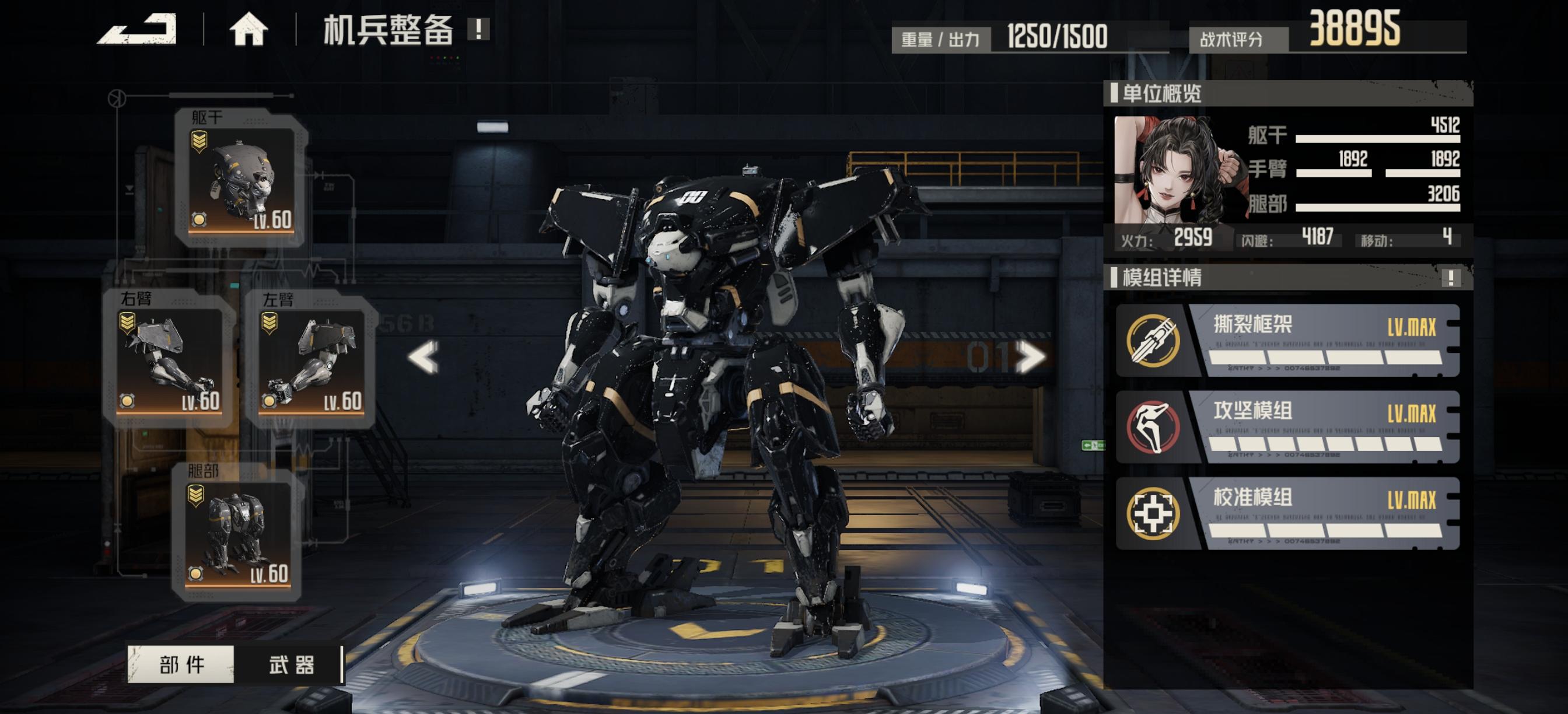The width and height of the screenshot is (1568, 714).
Task: Switch to the 部件 parts tab
Action: 181,664
